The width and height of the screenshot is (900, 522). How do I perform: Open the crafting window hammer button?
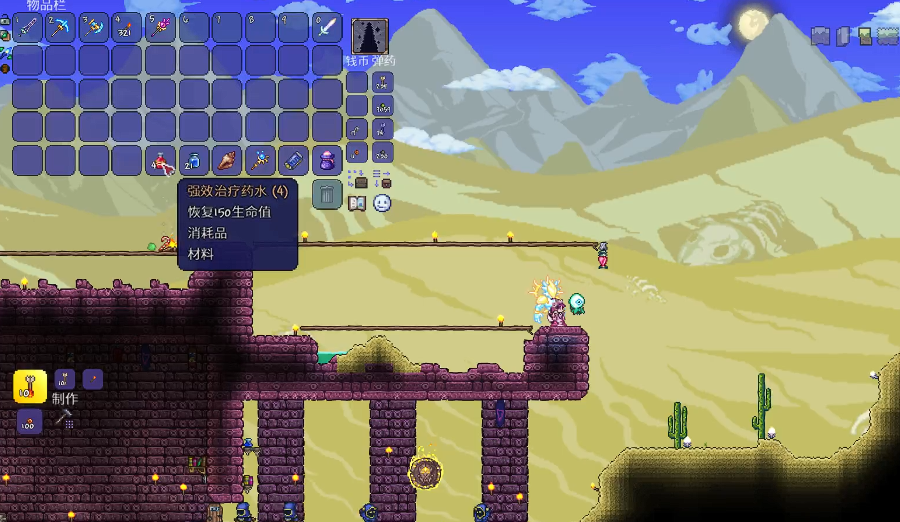point(64,417)
